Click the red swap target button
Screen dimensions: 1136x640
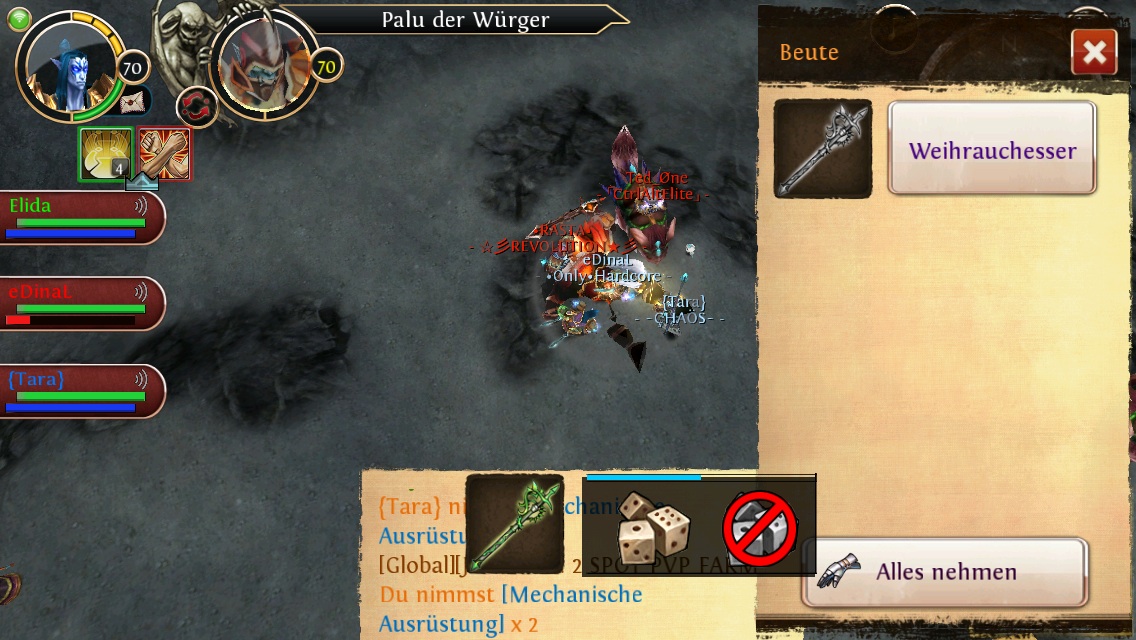pos(197,108)
